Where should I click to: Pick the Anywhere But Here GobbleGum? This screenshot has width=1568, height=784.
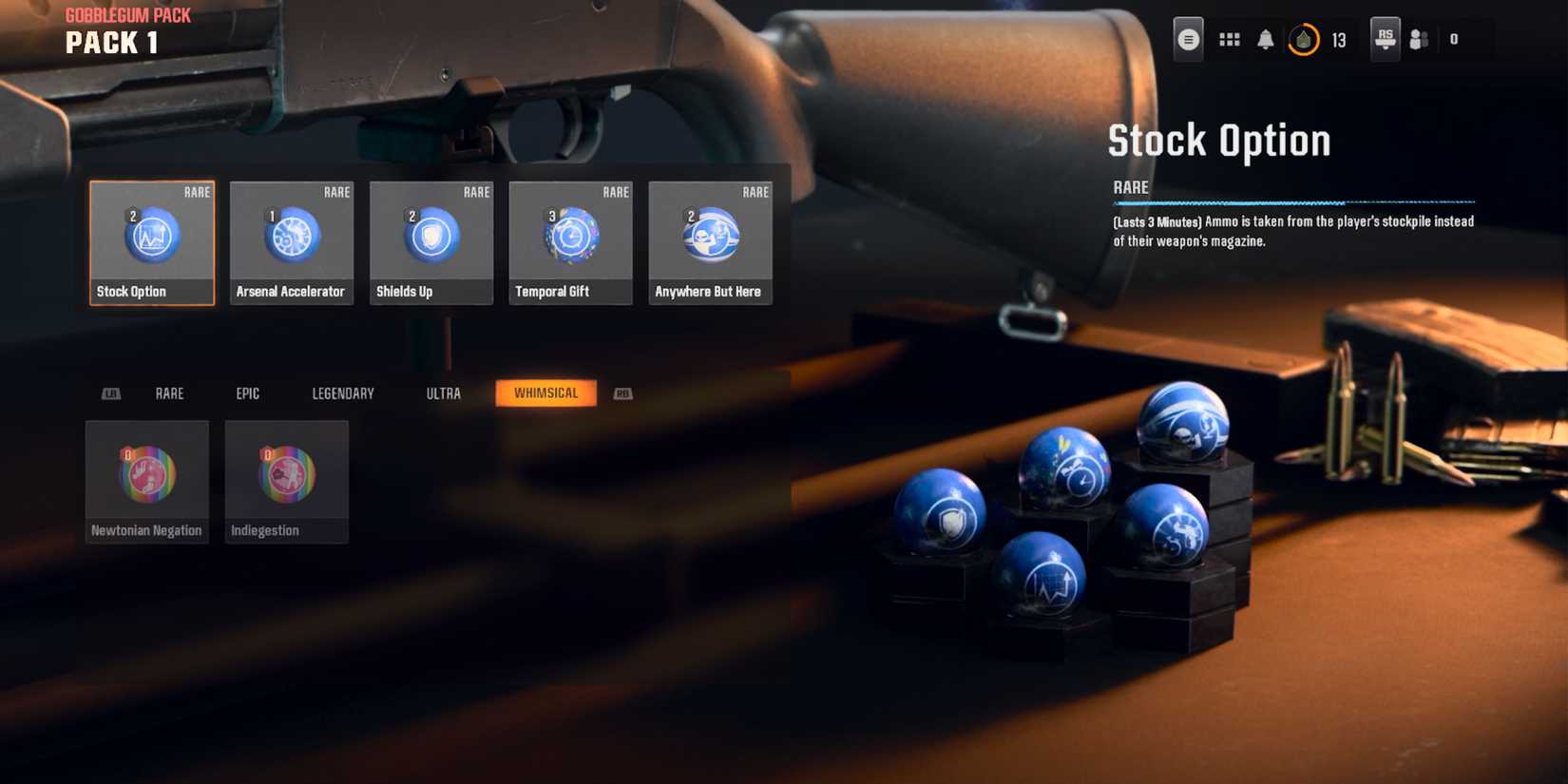[x=710, y=242]
